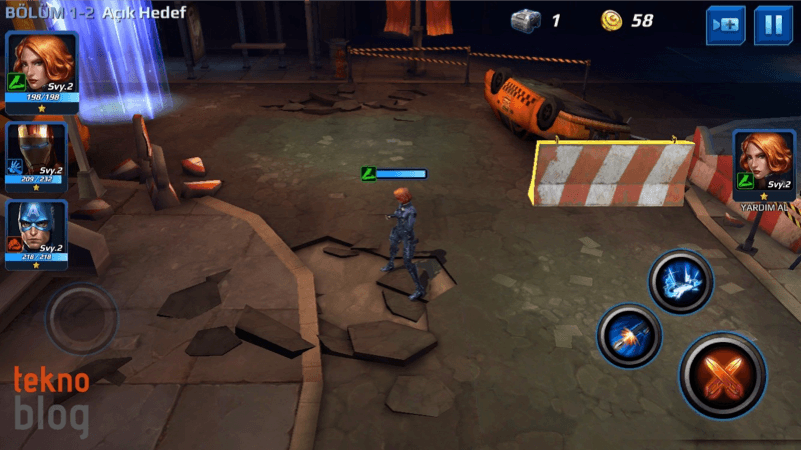Activate the orange gunshot skill
The image size is (801, 450).
tap(629, 337)
